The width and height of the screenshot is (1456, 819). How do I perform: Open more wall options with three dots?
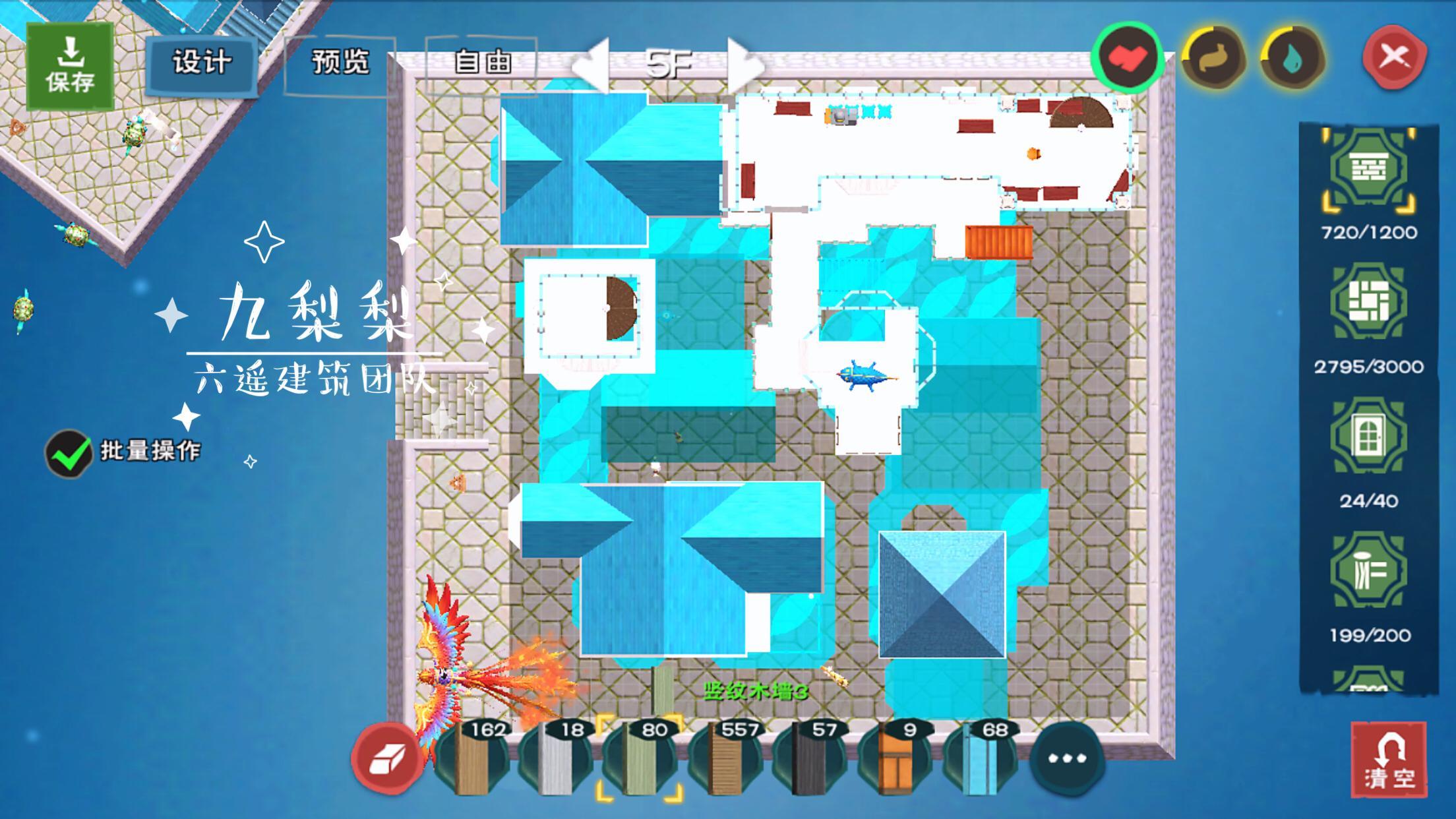[1066, 758]
